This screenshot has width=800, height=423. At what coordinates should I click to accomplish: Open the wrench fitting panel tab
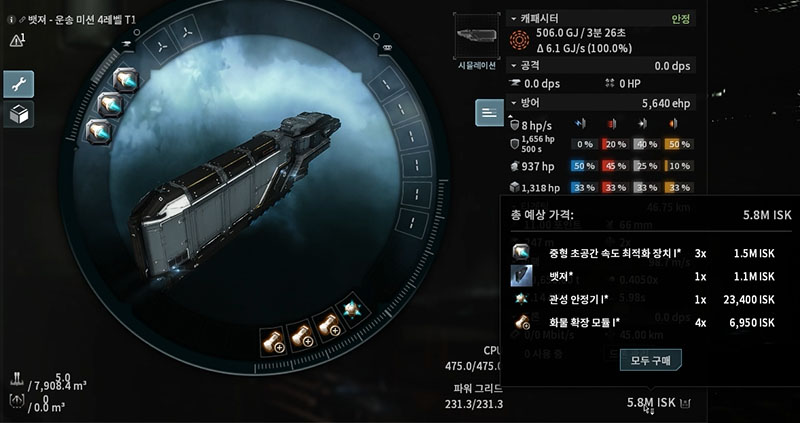pyautogui.click(x=19, y=84)
